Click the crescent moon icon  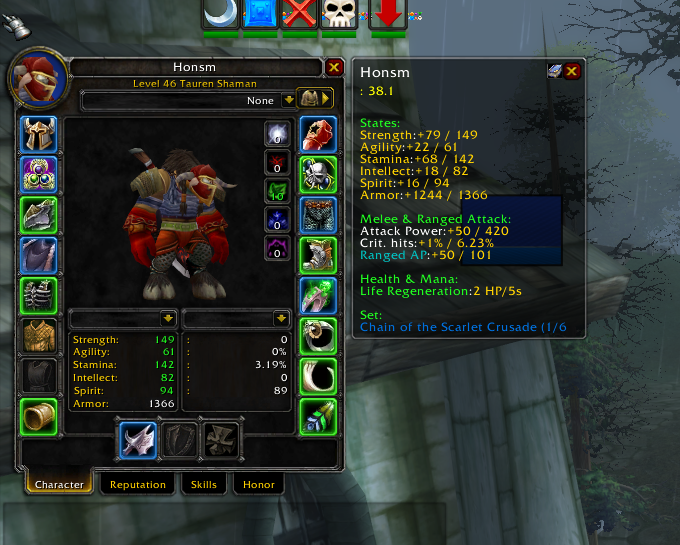click(220, 14)
